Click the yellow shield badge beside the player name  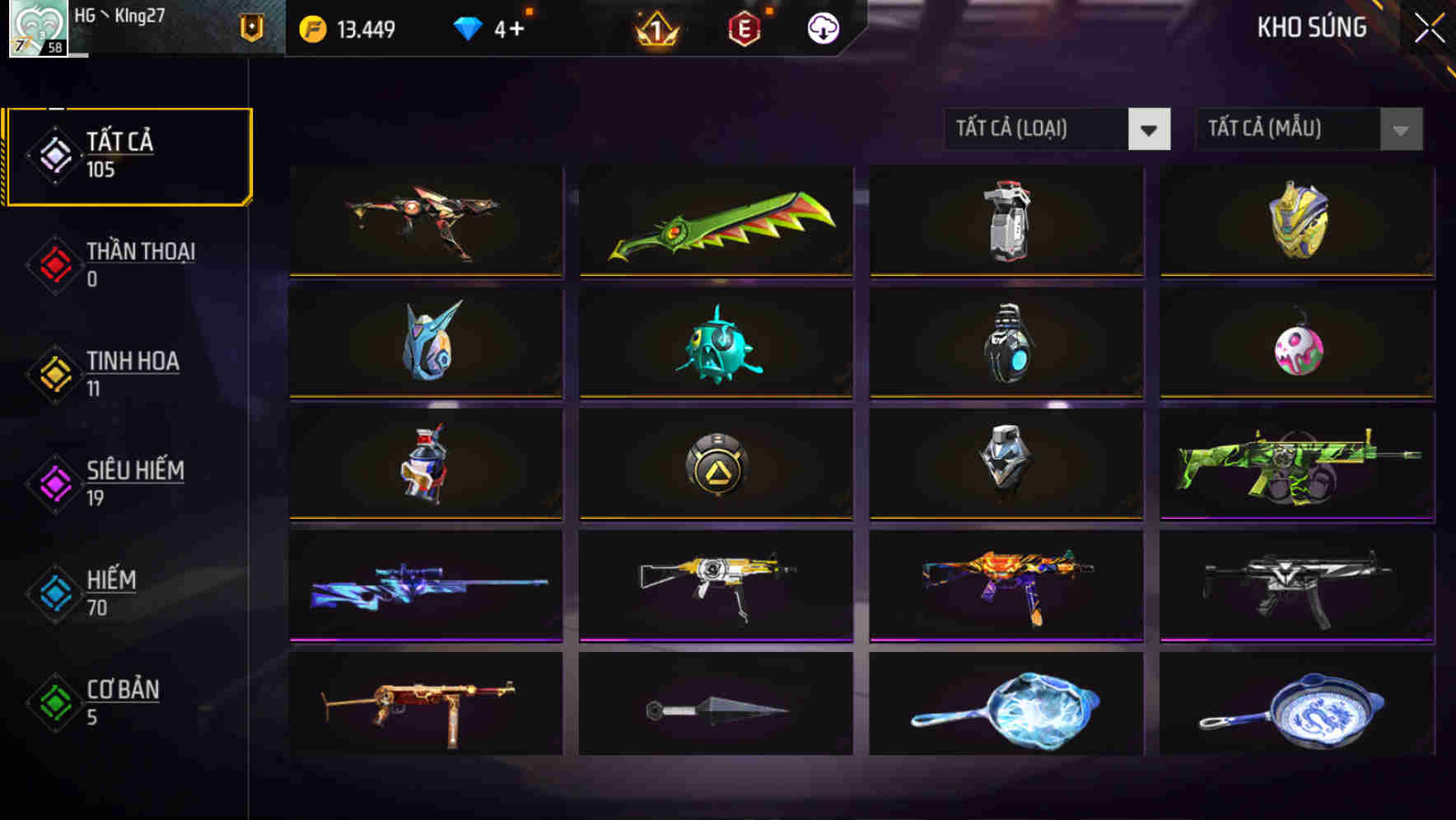(251, 27)
